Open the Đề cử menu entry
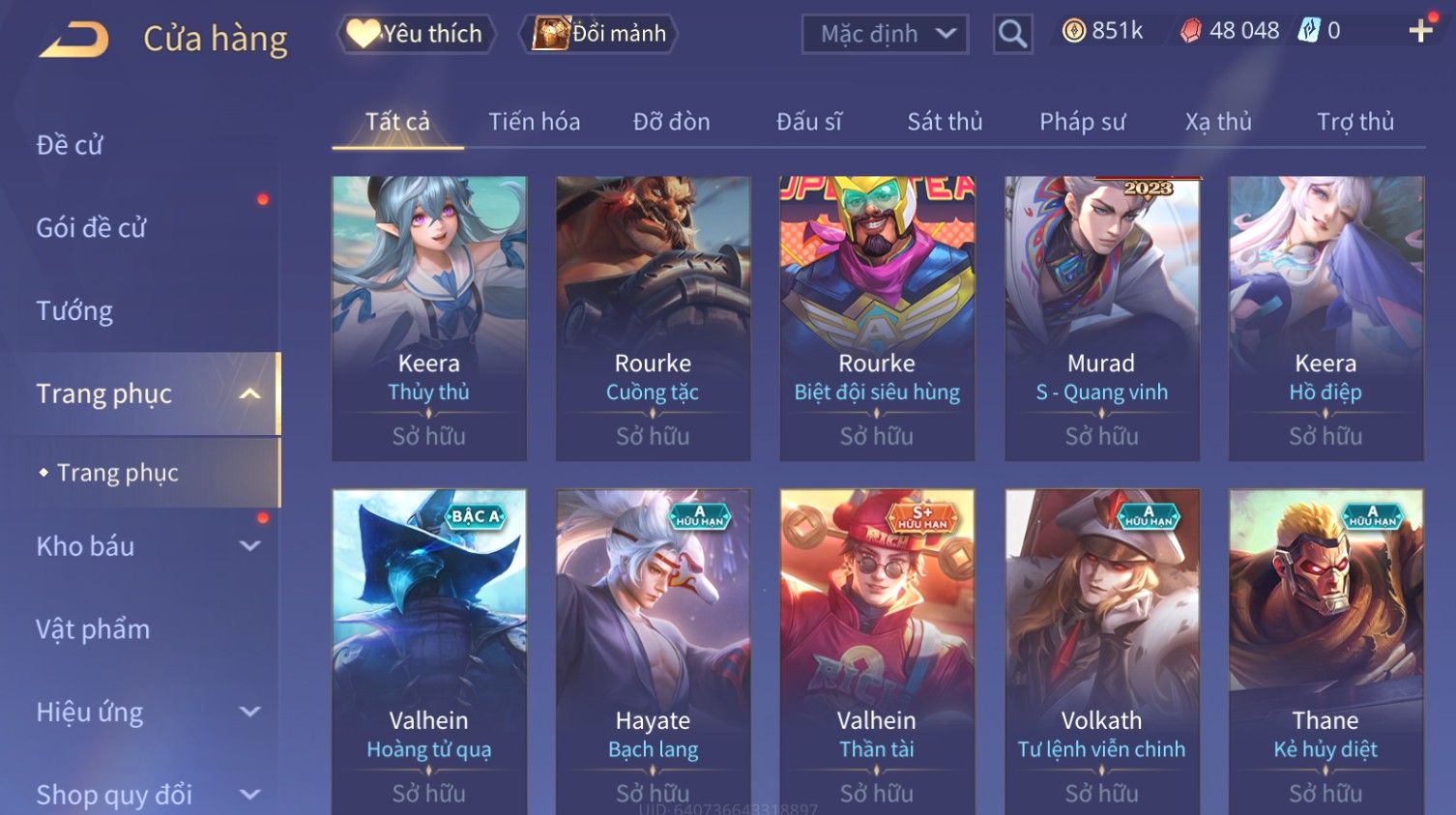 click(70, 145)
